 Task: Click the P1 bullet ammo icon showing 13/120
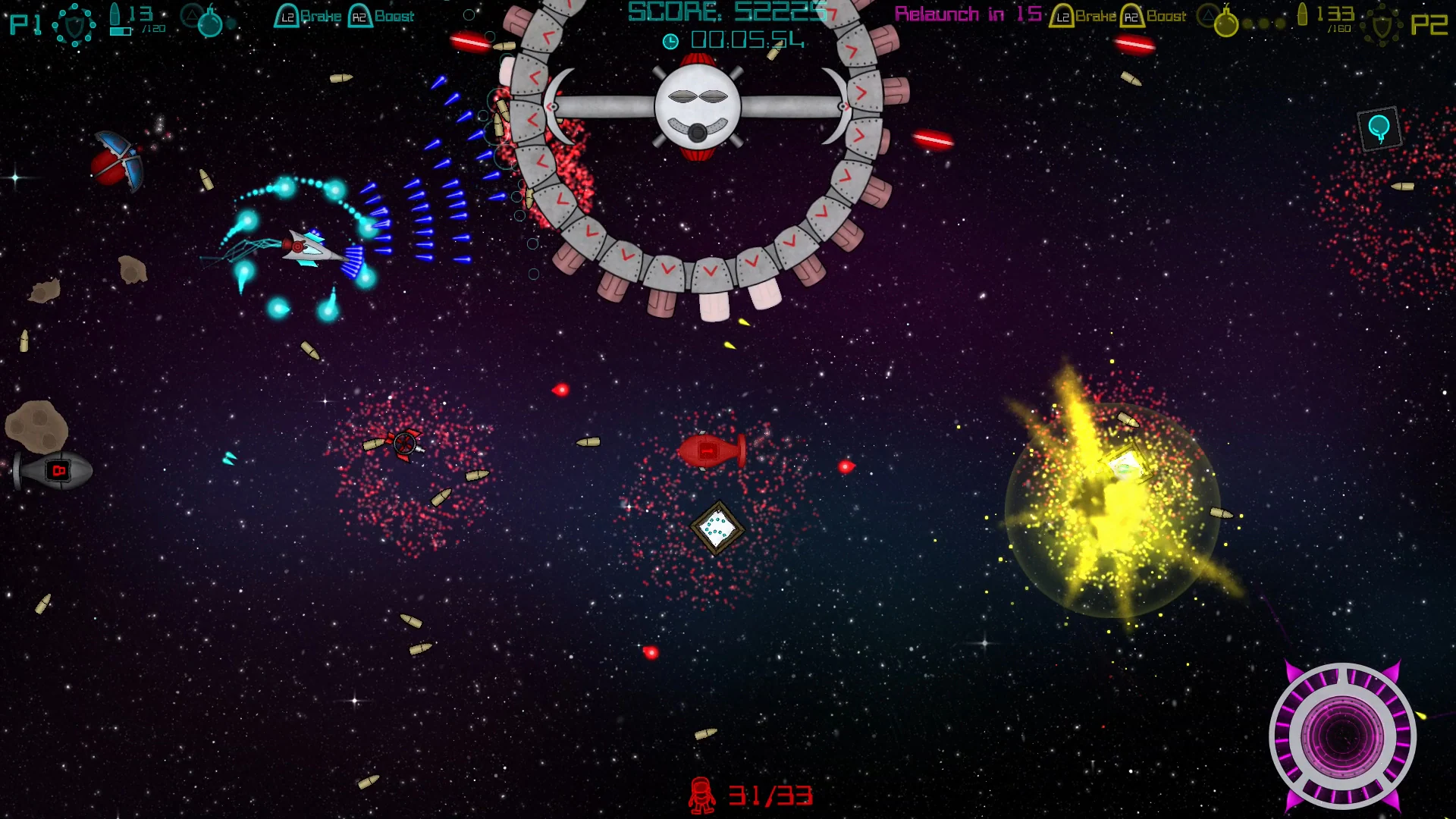tap(114, 15)
